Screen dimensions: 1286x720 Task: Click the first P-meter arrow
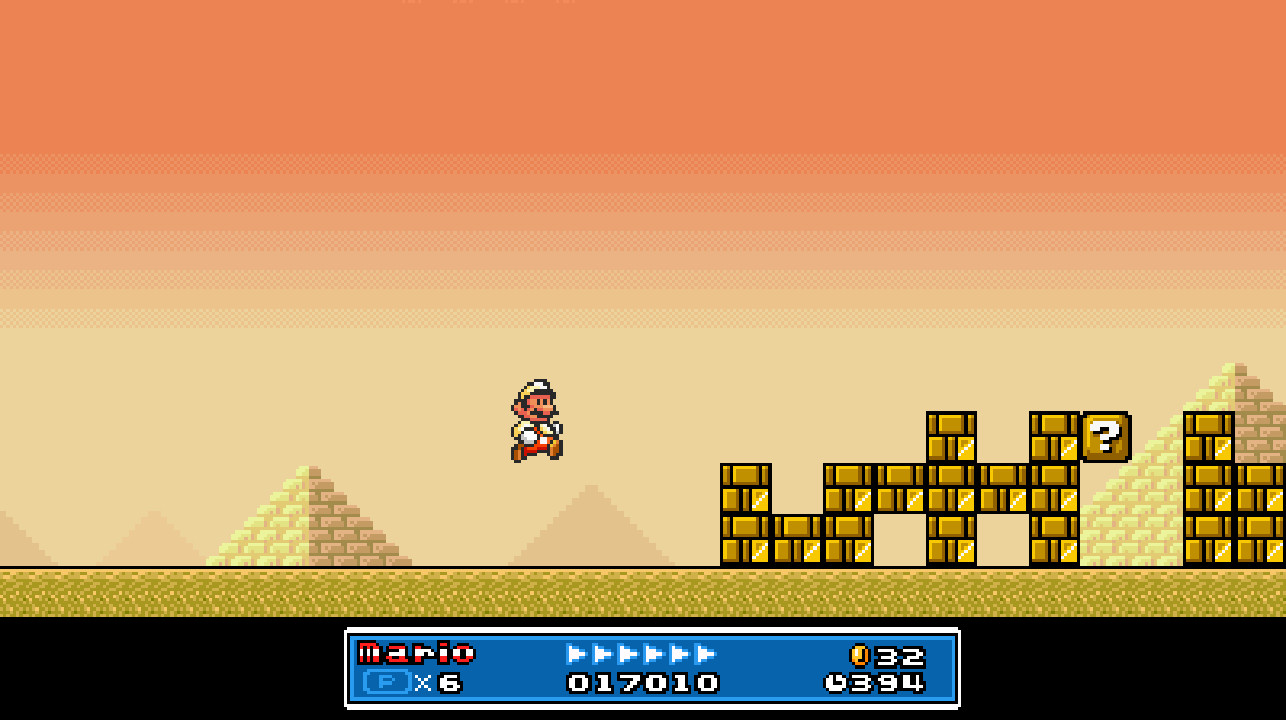[x=578, y=655]
